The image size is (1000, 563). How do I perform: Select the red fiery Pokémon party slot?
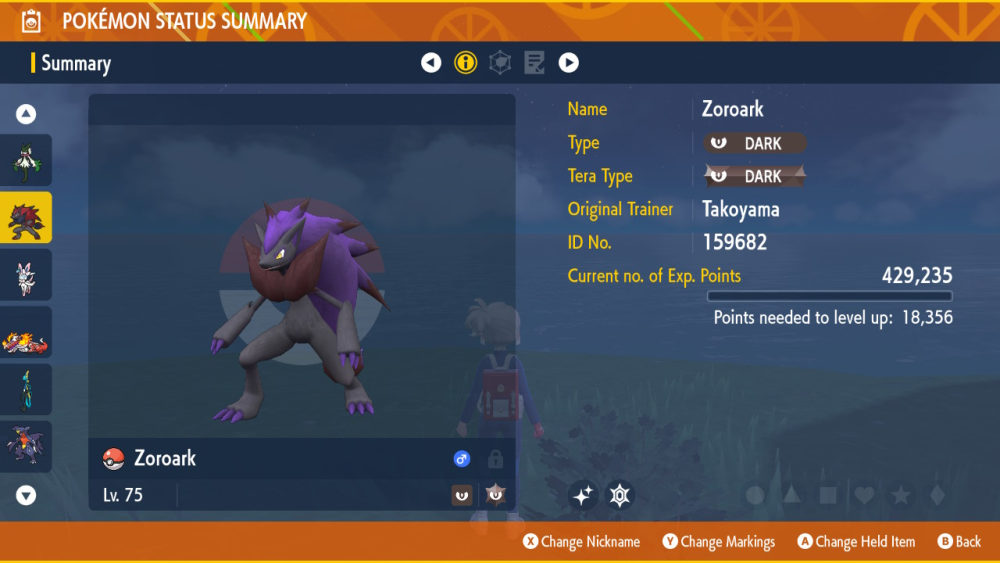pyautogui.click(x=26, y=332)
